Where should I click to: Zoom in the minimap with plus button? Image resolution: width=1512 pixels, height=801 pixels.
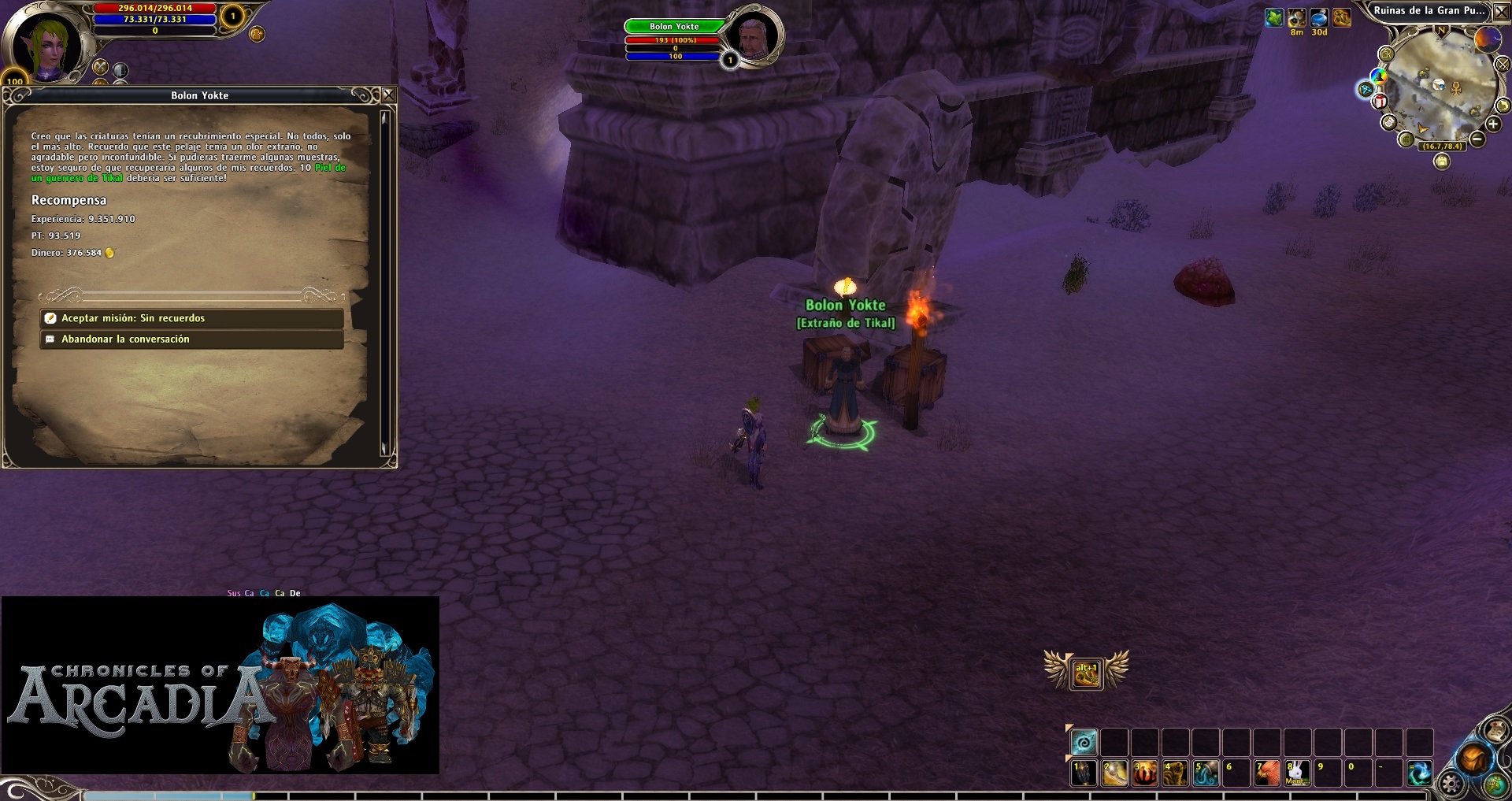pos(1492,124)
